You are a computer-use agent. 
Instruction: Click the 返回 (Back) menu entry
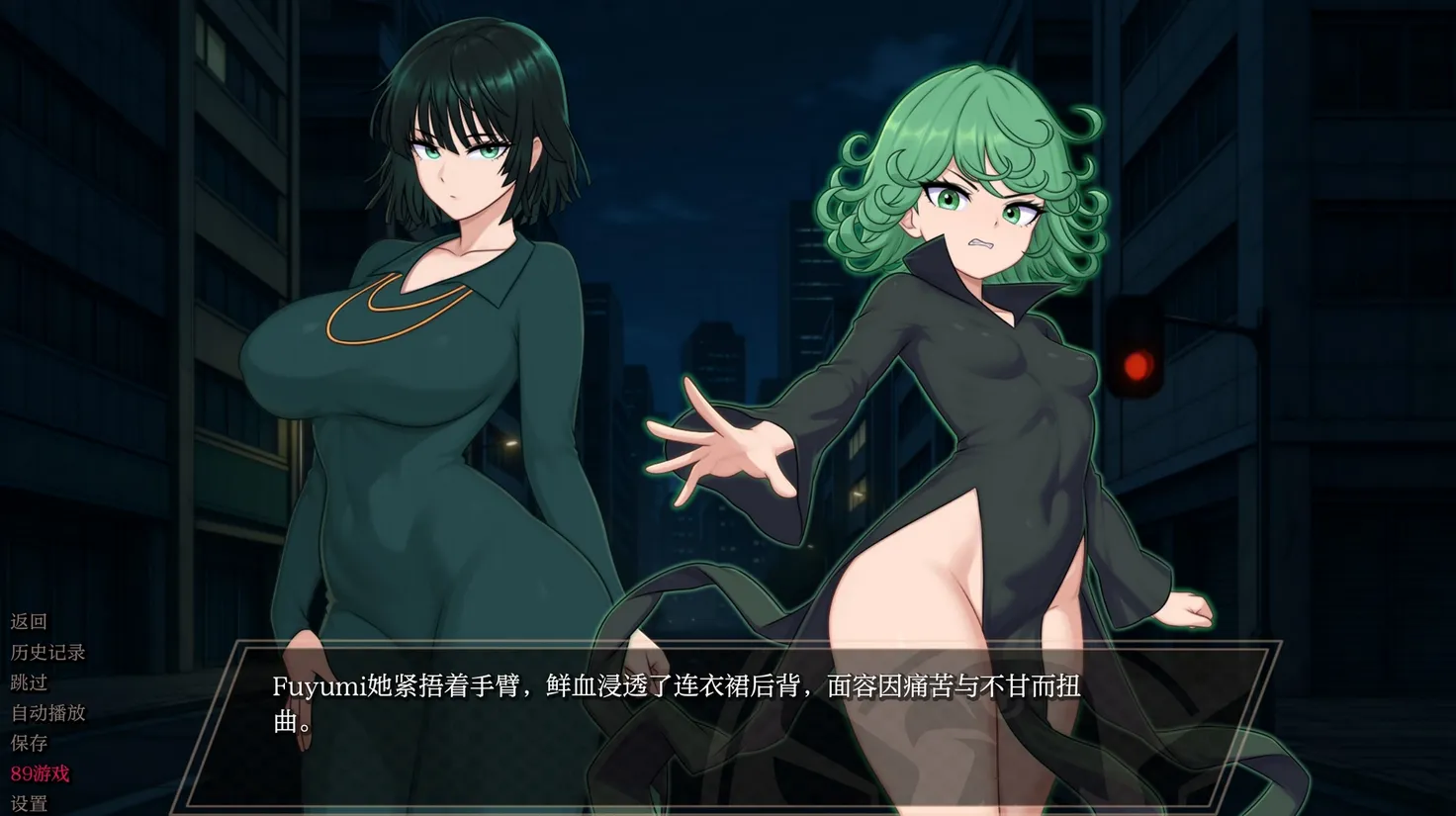(x=29, y=621)
